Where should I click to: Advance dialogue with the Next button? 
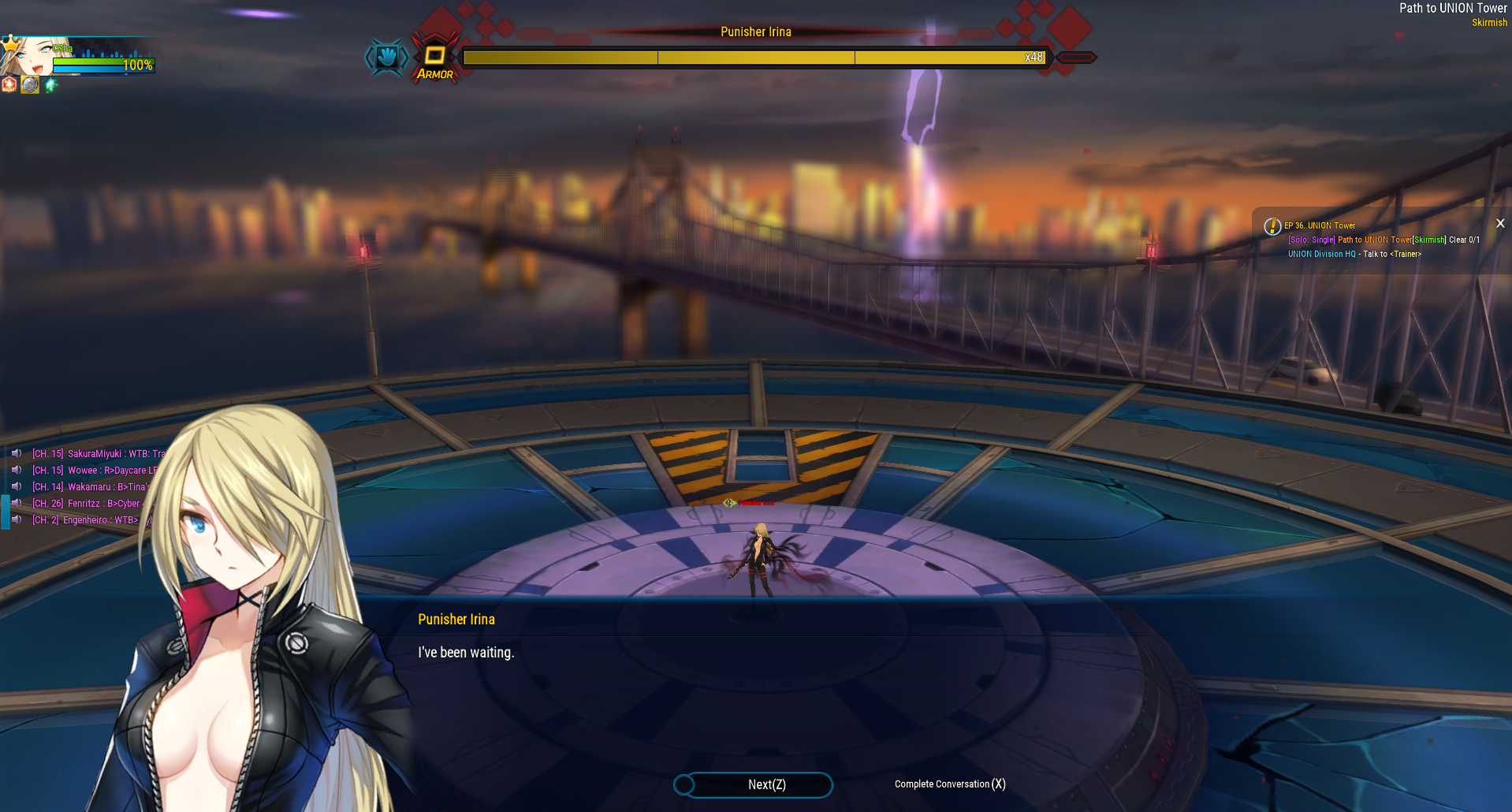click(754, 784)
